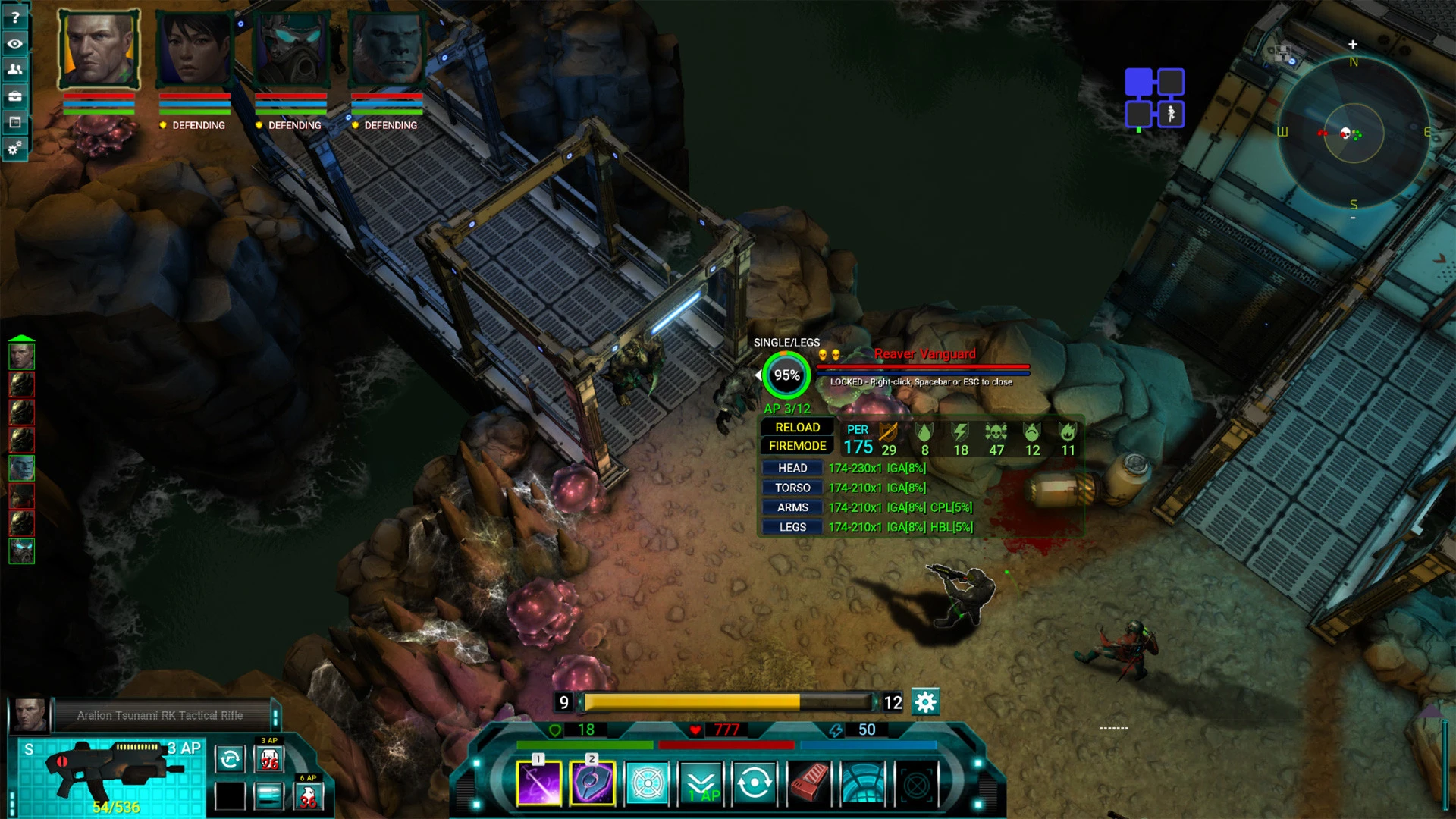Select the first character portrait at top left
The image size is (1456, 819).
click(x=99, y=49)
